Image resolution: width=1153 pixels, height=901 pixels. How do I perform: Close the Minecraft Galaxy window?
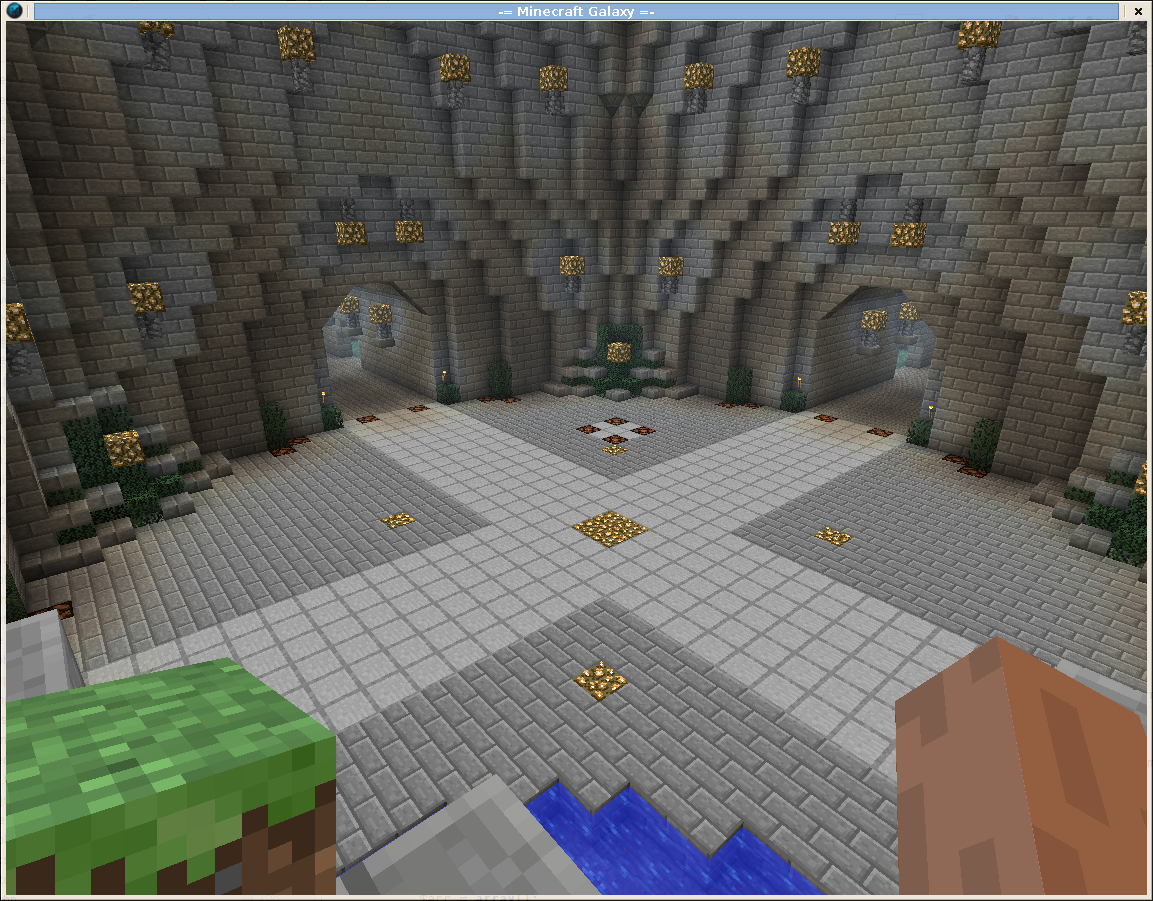(1139, 10)
